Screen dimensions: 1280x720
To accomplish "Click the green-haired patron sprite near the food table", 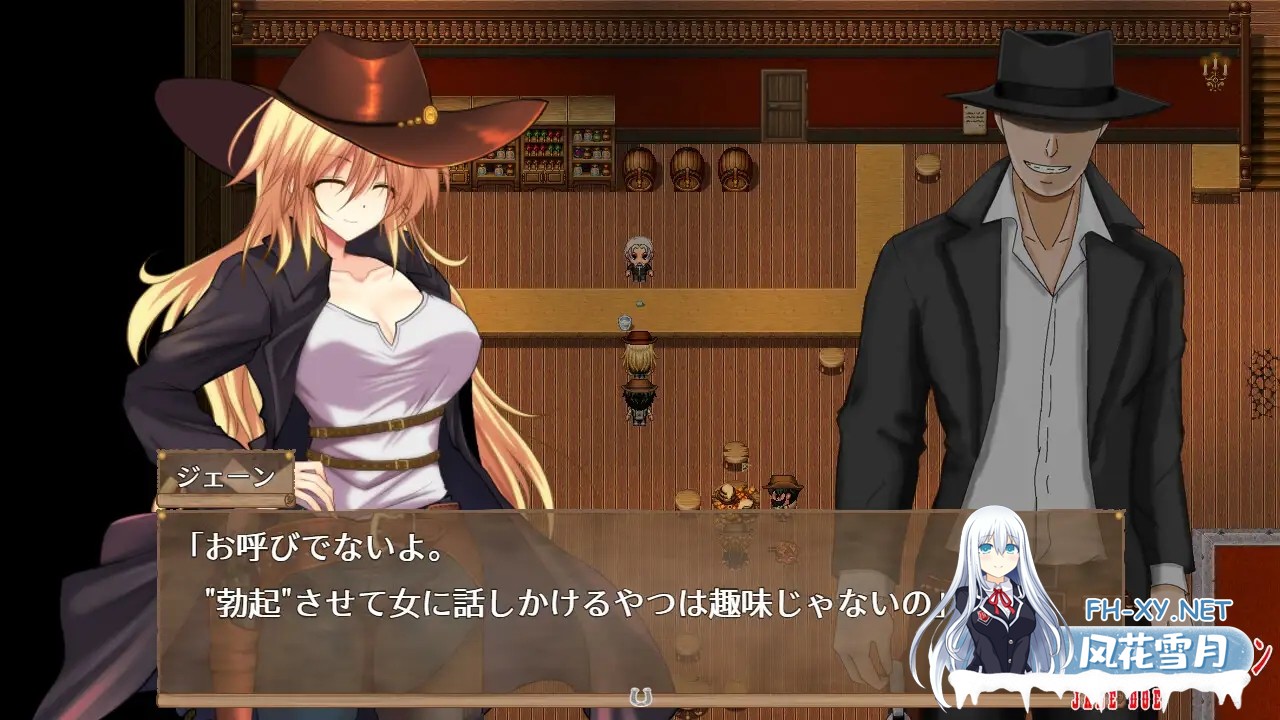I will point(783,493).
